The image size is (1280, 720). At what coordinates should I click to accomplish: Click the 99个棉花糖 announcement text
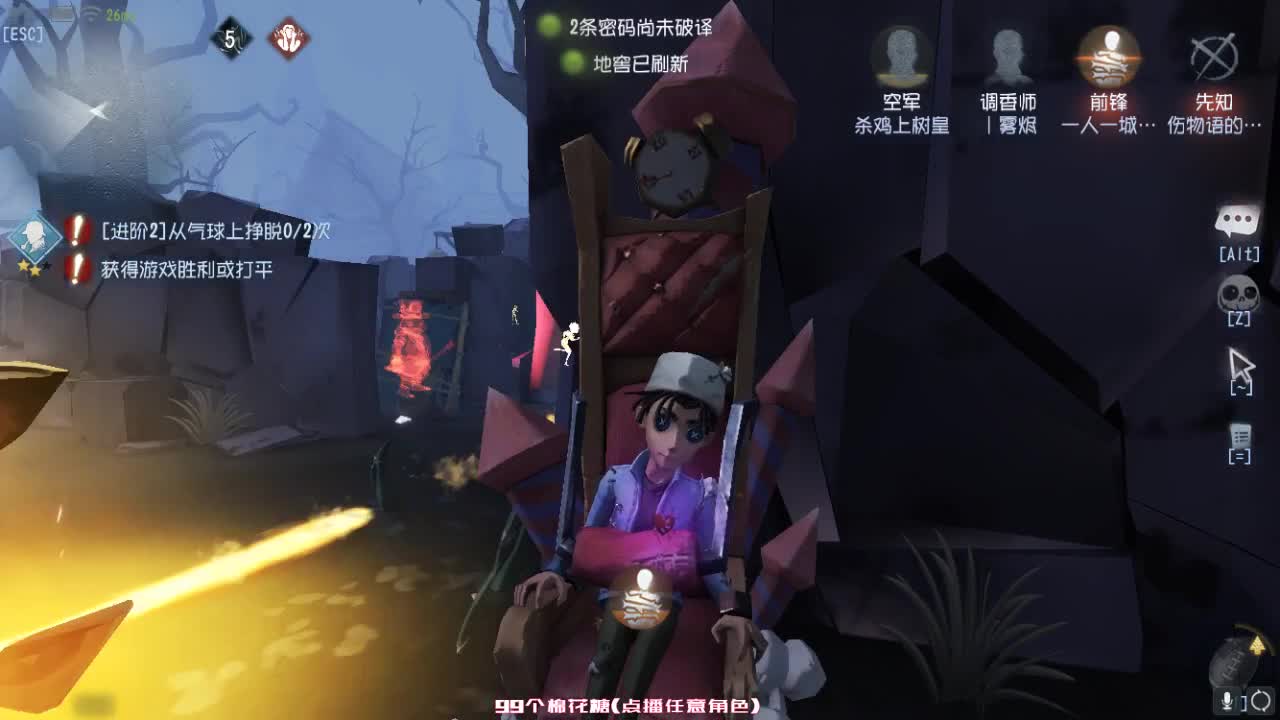click(x=628, y=703)
